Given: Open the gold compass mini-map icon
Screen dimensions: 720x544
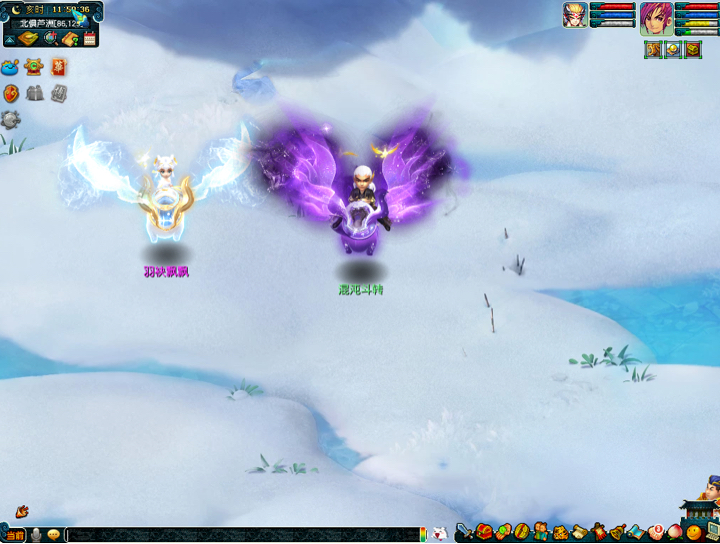Looking at the screenshot, I should pos(28,39).
